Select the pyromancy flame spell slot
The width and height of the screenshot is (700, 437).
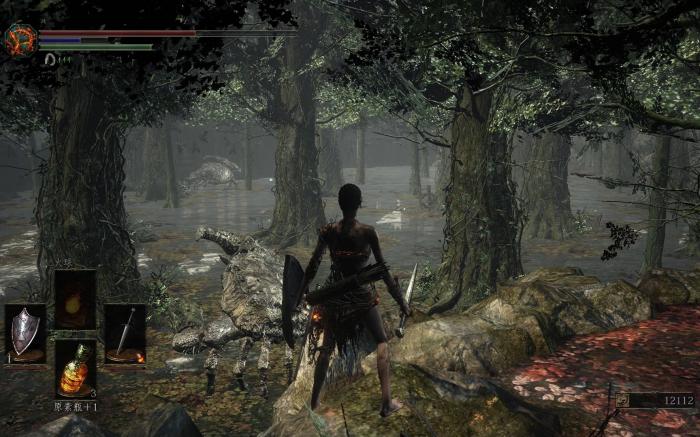(x=75, y=299)
